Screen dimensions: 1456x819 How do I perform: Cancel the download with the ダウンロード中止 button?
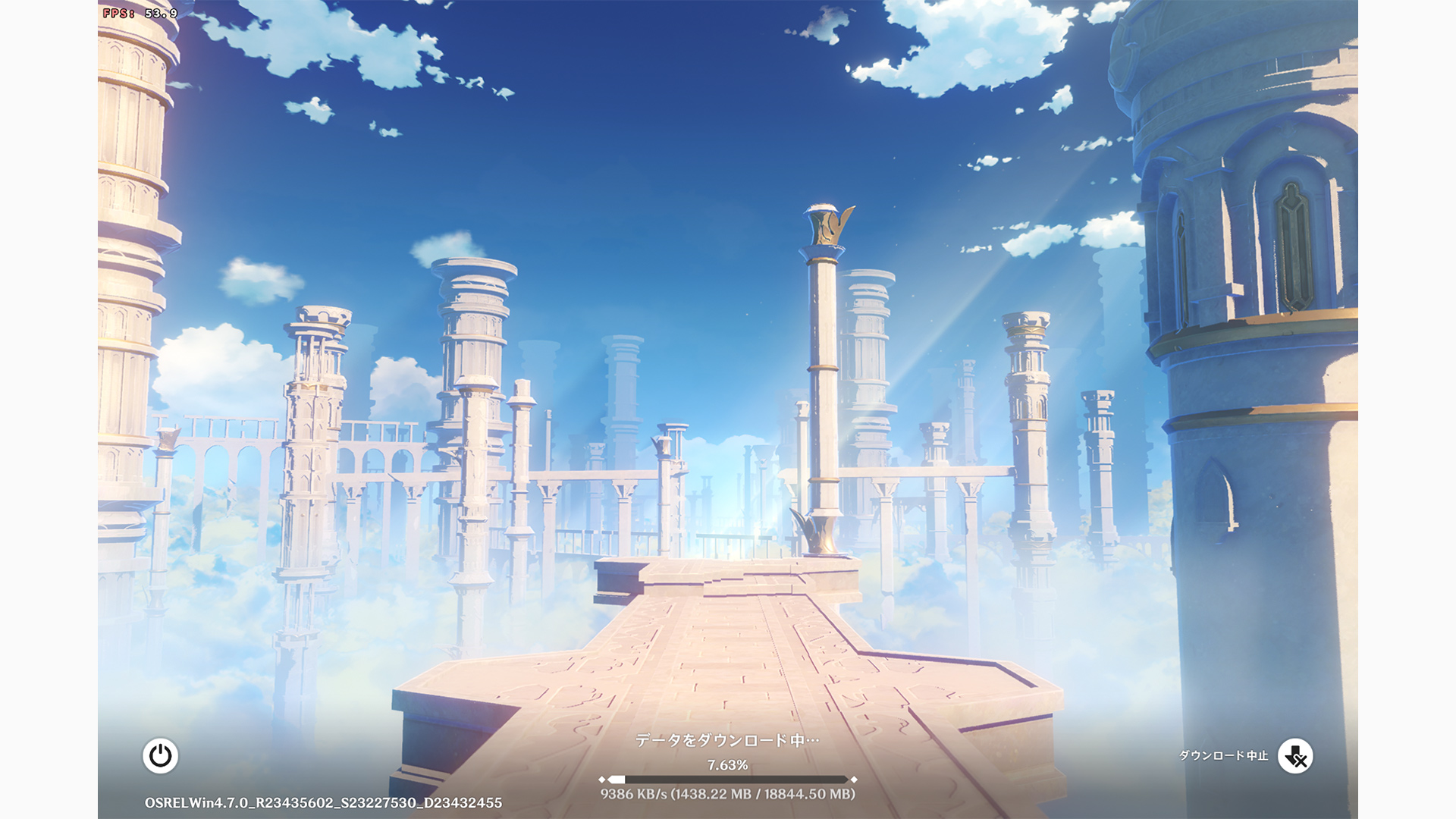point(1295,756)
